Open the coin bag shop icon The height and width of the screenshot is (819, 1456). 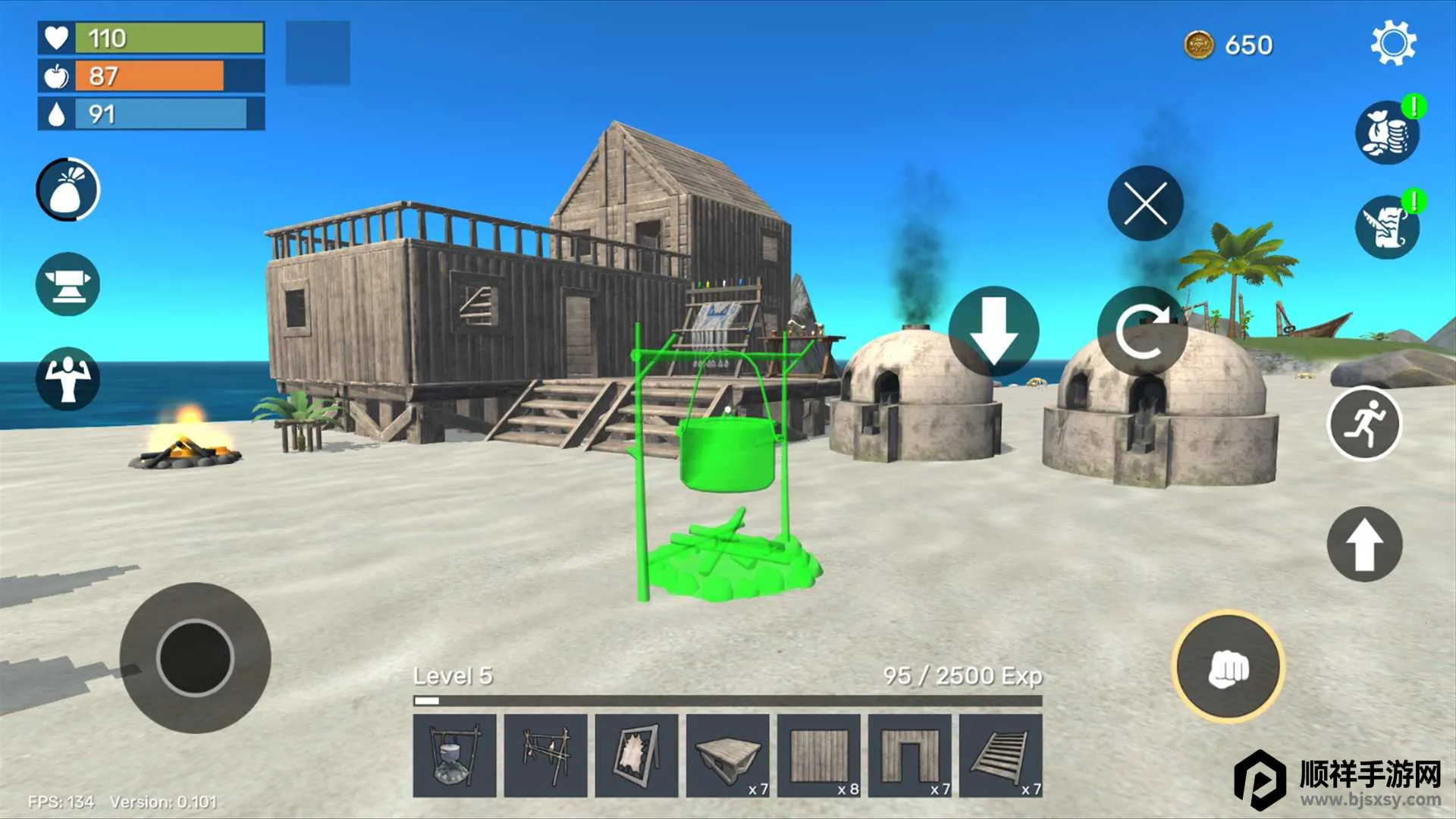tap(1386, 133)
